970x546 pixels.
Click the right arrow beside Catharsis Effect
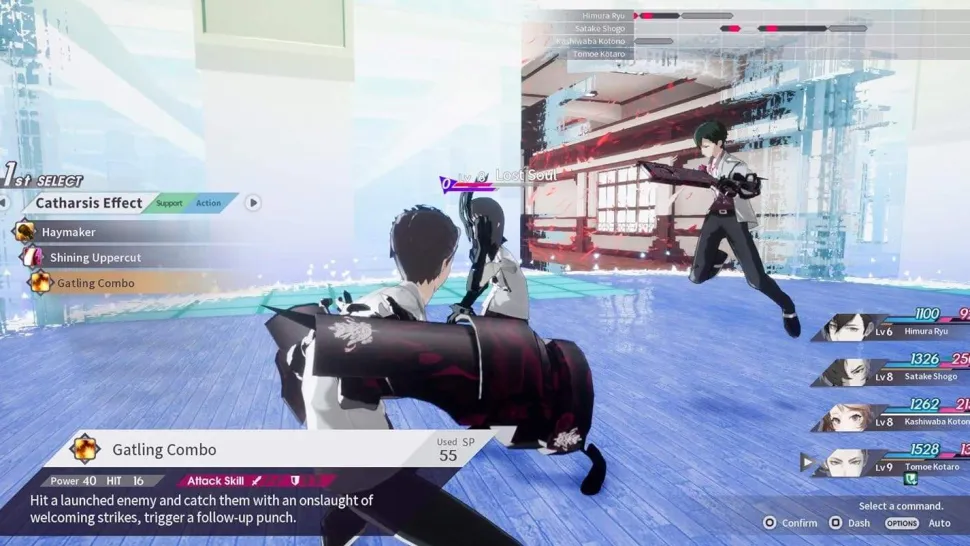253,203
